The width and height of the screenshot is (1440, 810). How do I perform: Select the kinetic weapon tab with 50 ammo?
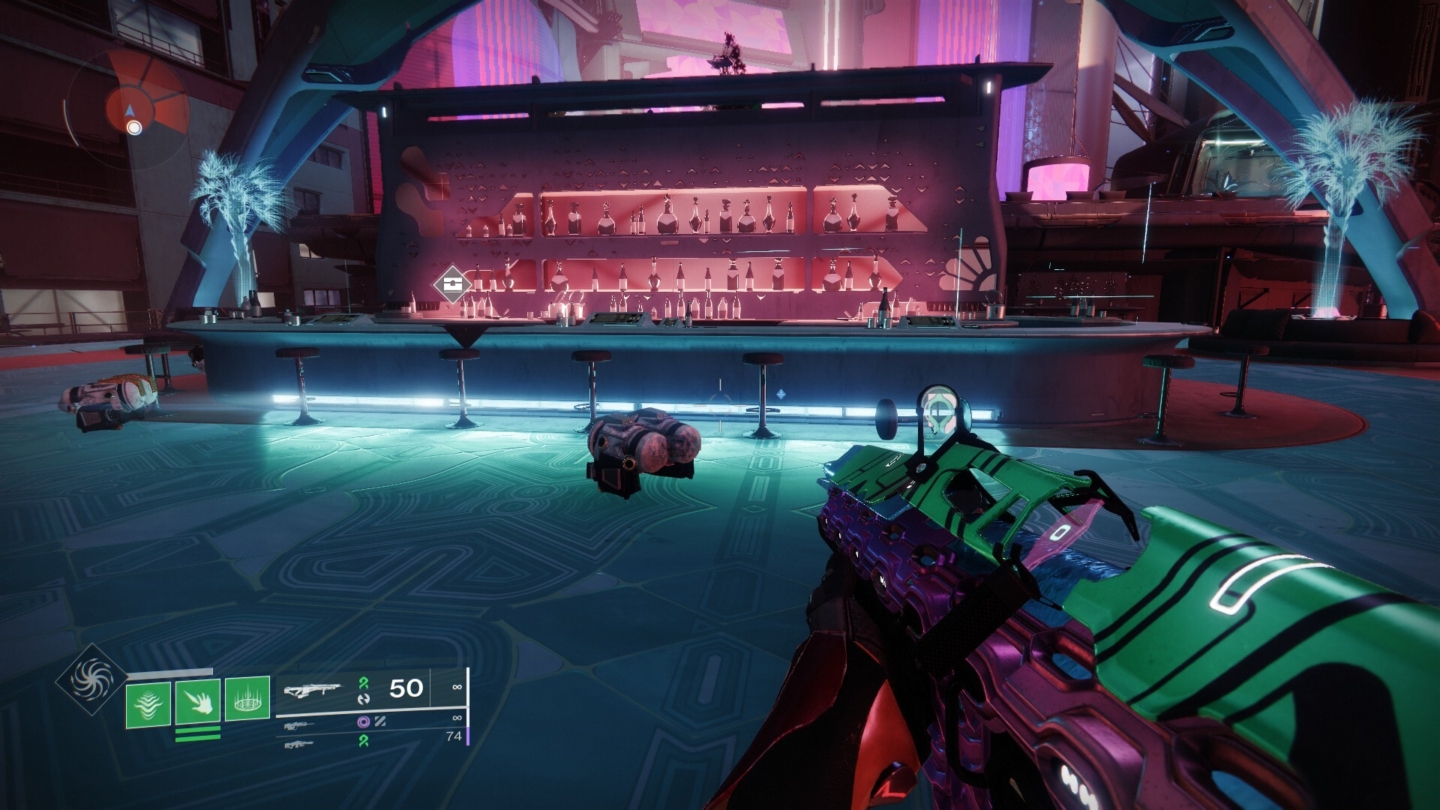click(405, 687)
